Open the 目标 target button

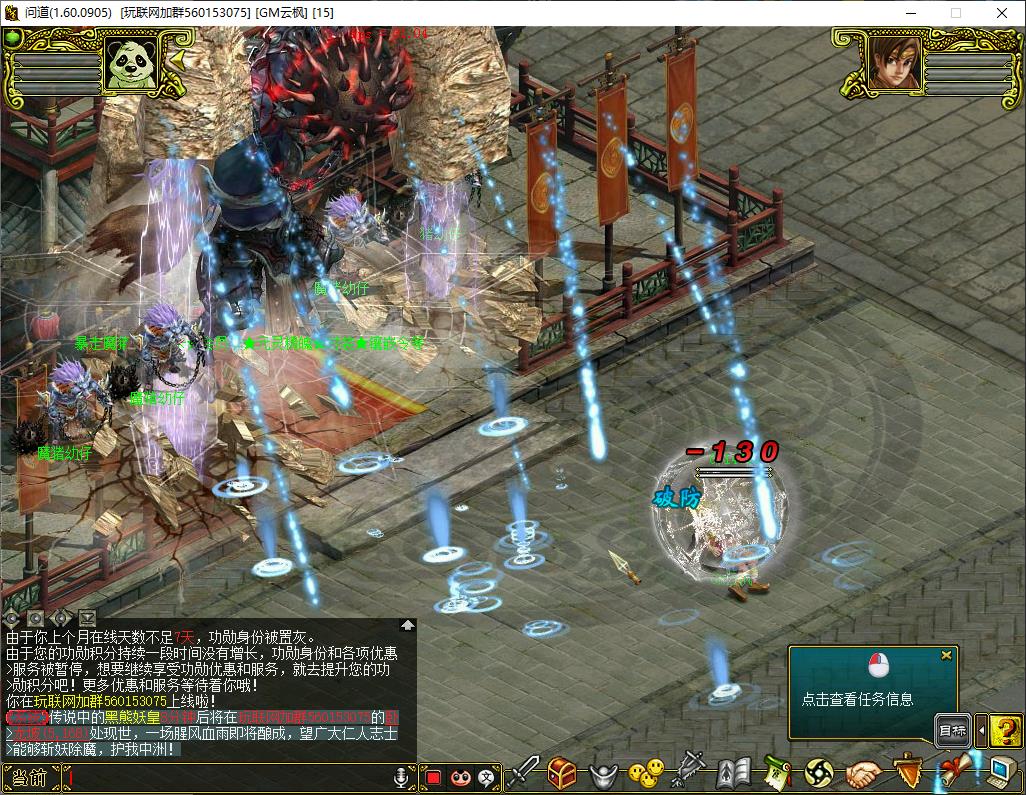tap(953, 731)
